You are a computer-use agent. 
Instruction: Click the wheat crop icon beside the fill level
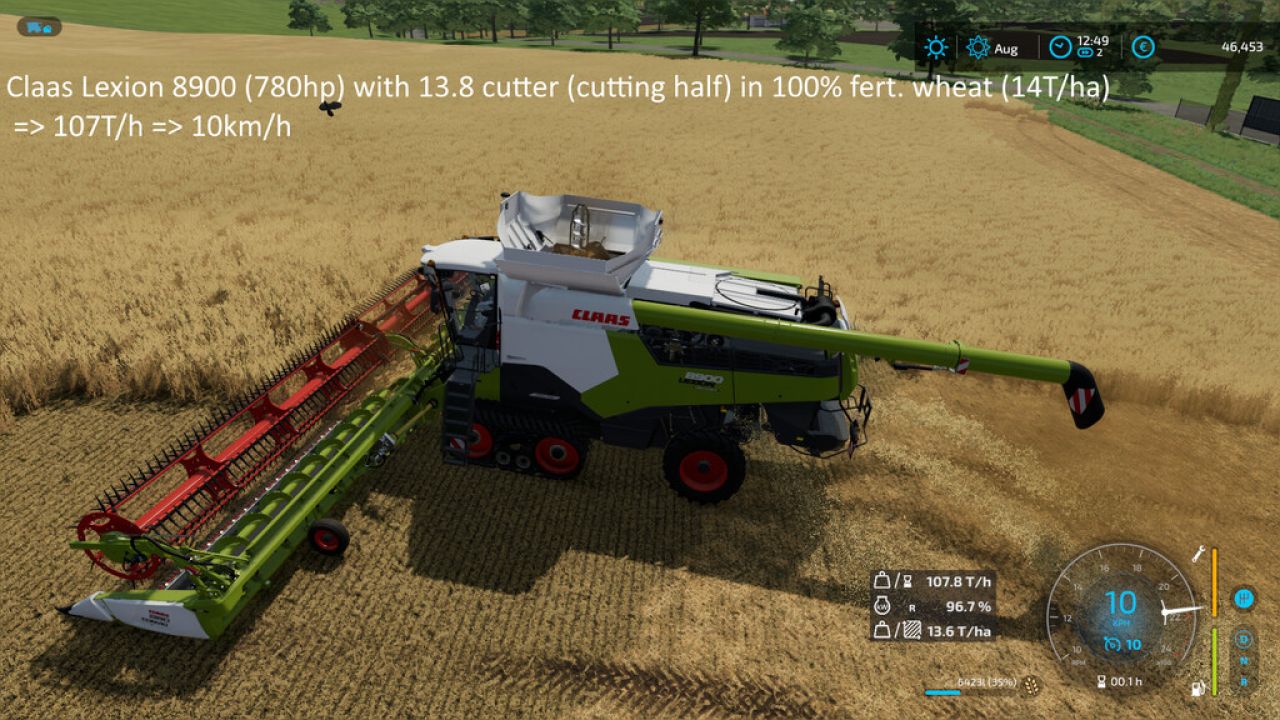pos(1031,686)
